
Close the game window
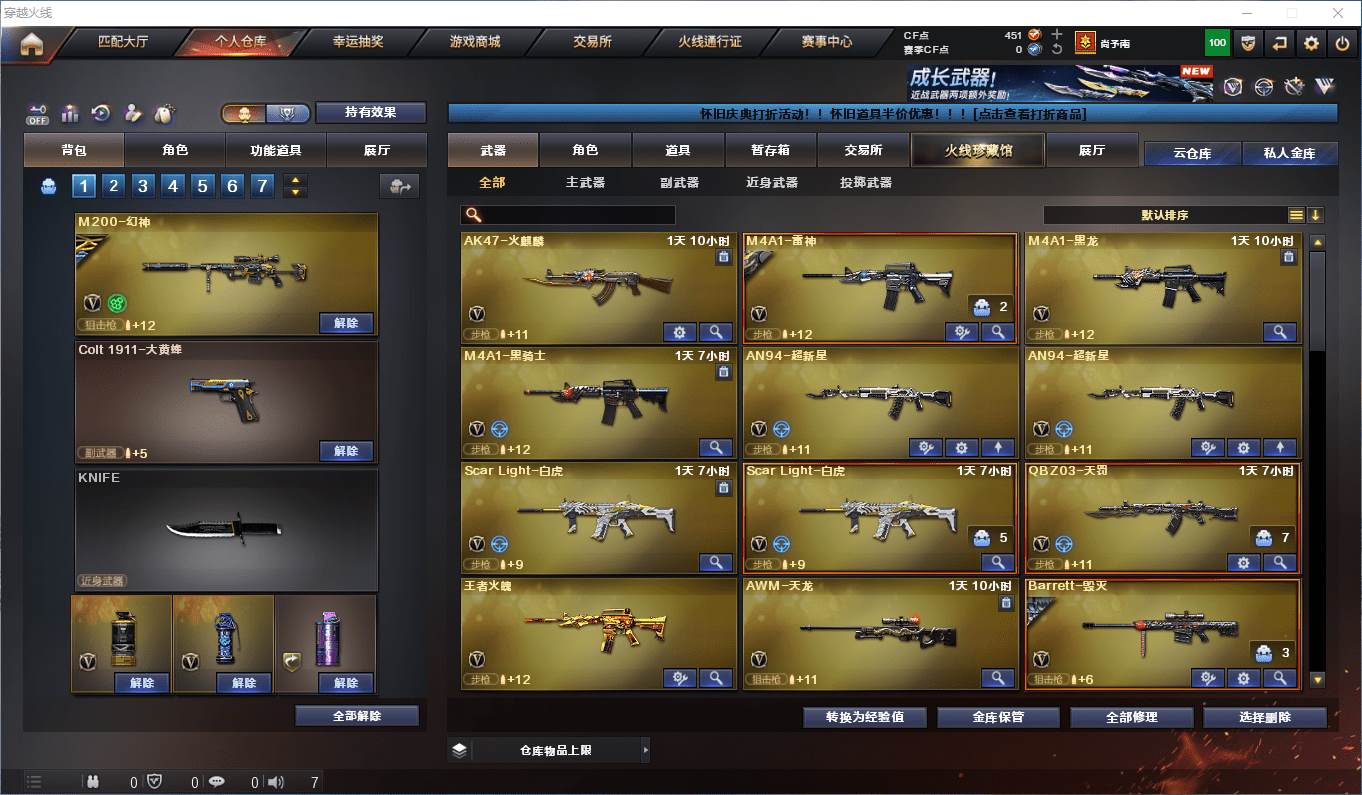click(1338, 13)
